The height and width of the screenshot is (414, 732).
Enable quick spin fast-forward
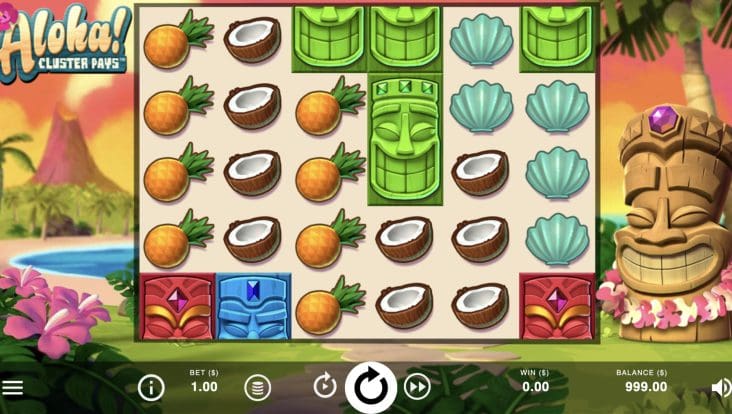click(417, 386)
